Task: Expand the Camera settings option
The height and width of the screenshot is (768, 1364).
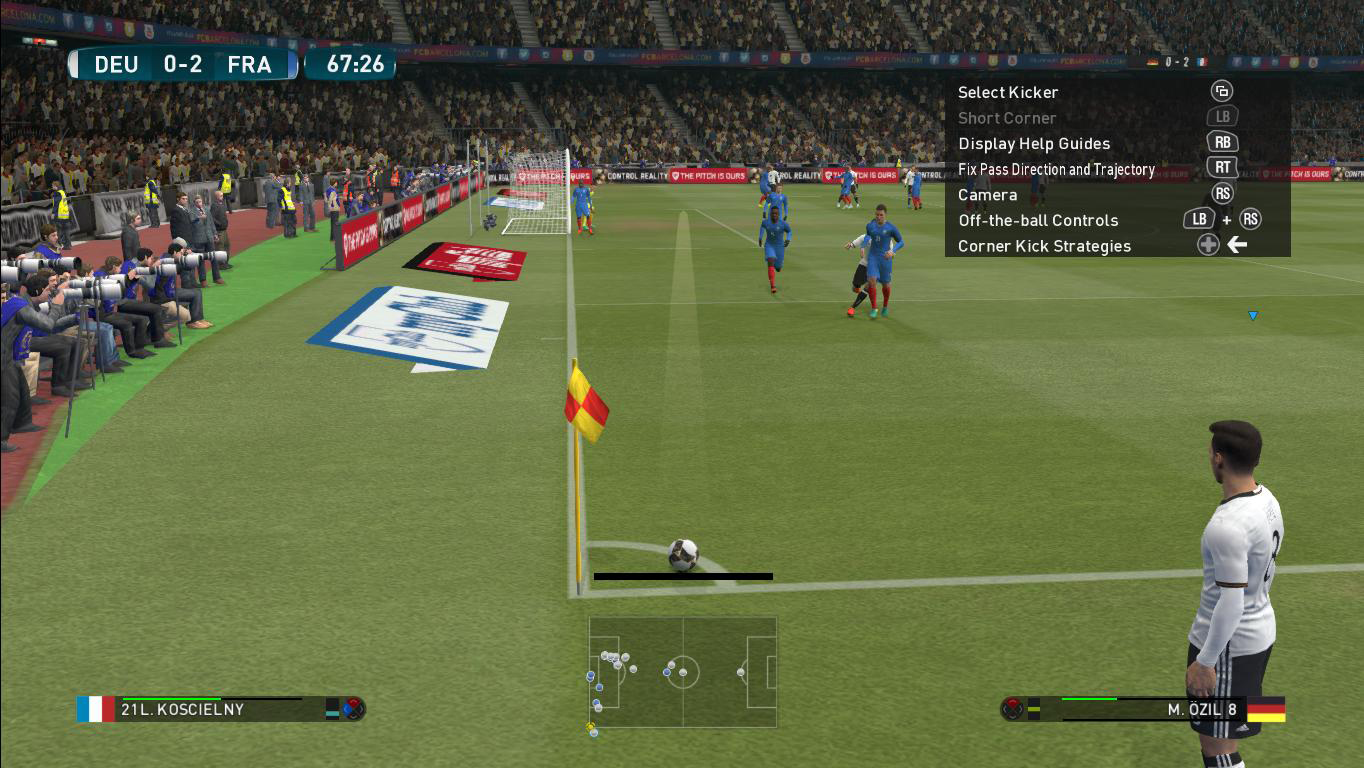Action: click(x=988, y=194)
